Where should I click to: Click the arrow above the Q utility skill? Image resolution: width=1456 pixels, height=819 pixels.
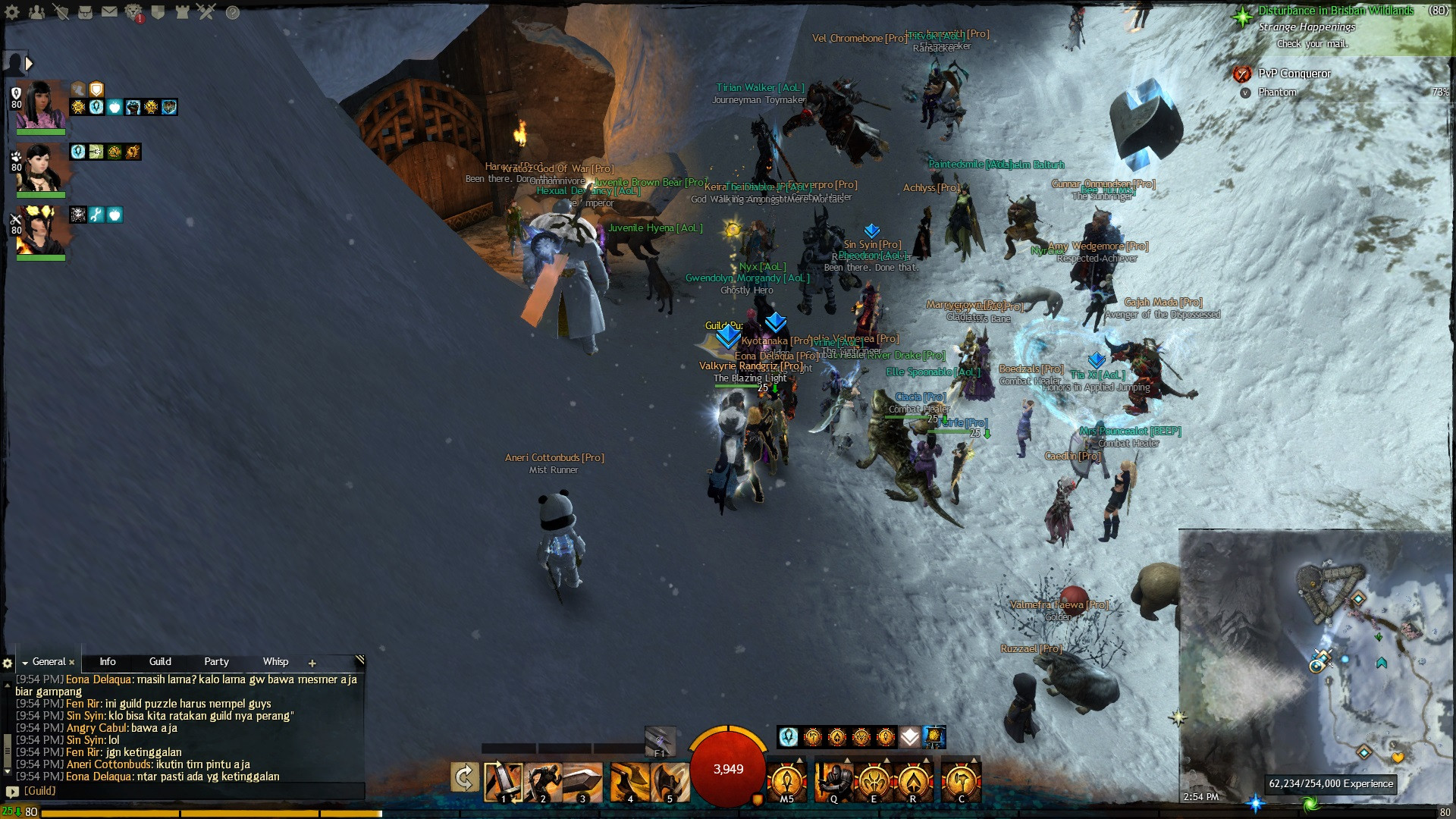tap(846, 760)
